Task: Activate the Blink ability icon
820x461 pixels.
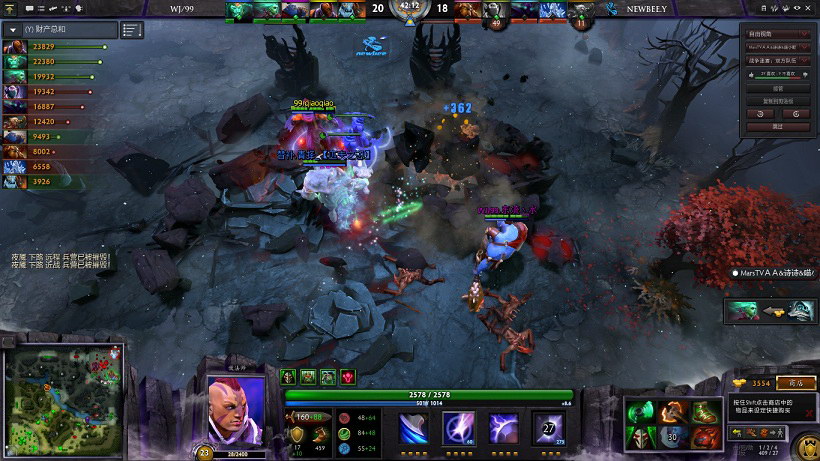Action: [x=457, y=427]
